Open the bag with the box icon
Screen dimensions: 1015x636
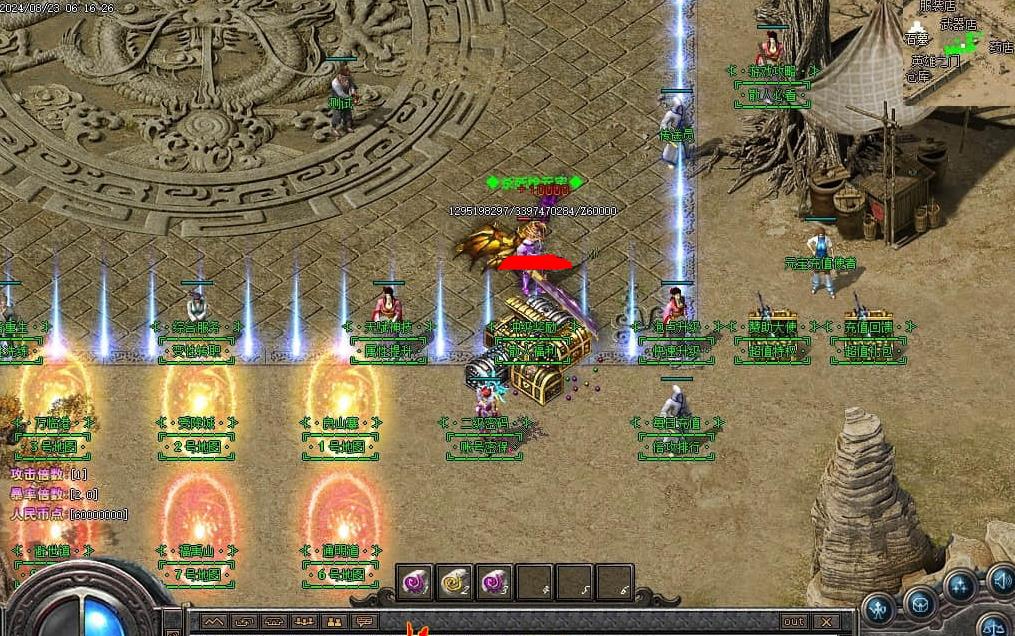[x=919, y=602]
